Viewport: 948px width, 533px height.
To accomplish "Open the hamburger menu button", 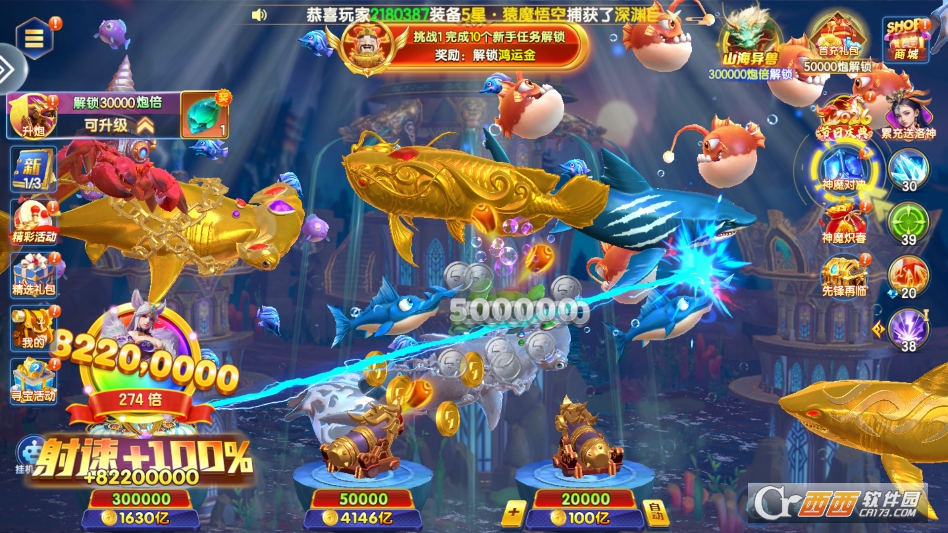I will coord(34,38).
